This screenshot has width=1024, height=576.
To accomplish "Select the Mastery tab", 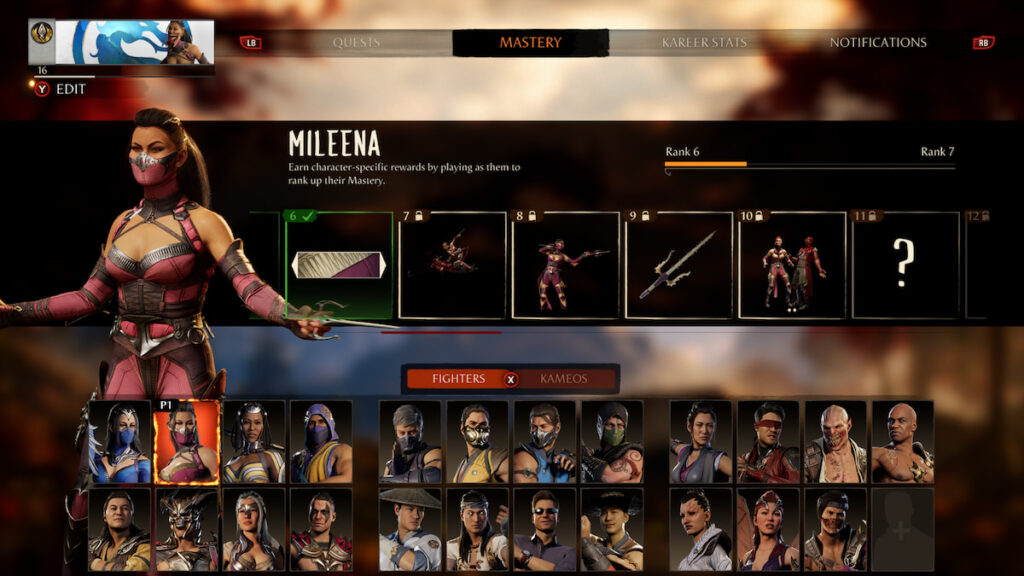I will (x=530, y=43).
